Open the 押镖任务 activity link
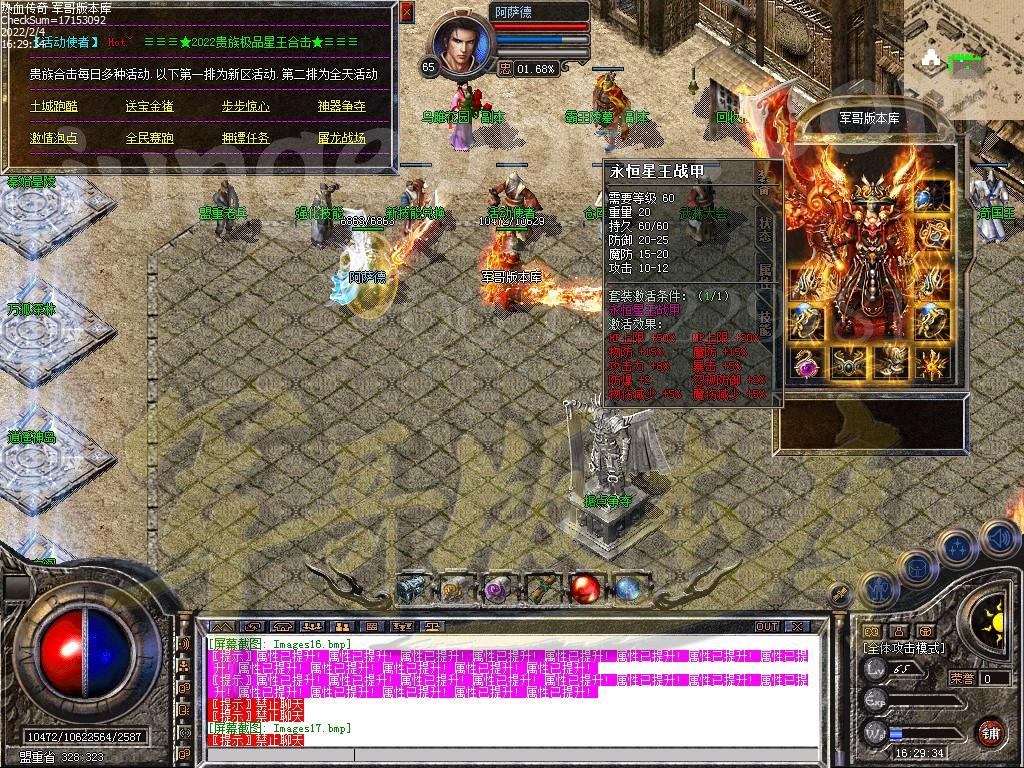The image size is (1024, 768). (x=245, y=138)
